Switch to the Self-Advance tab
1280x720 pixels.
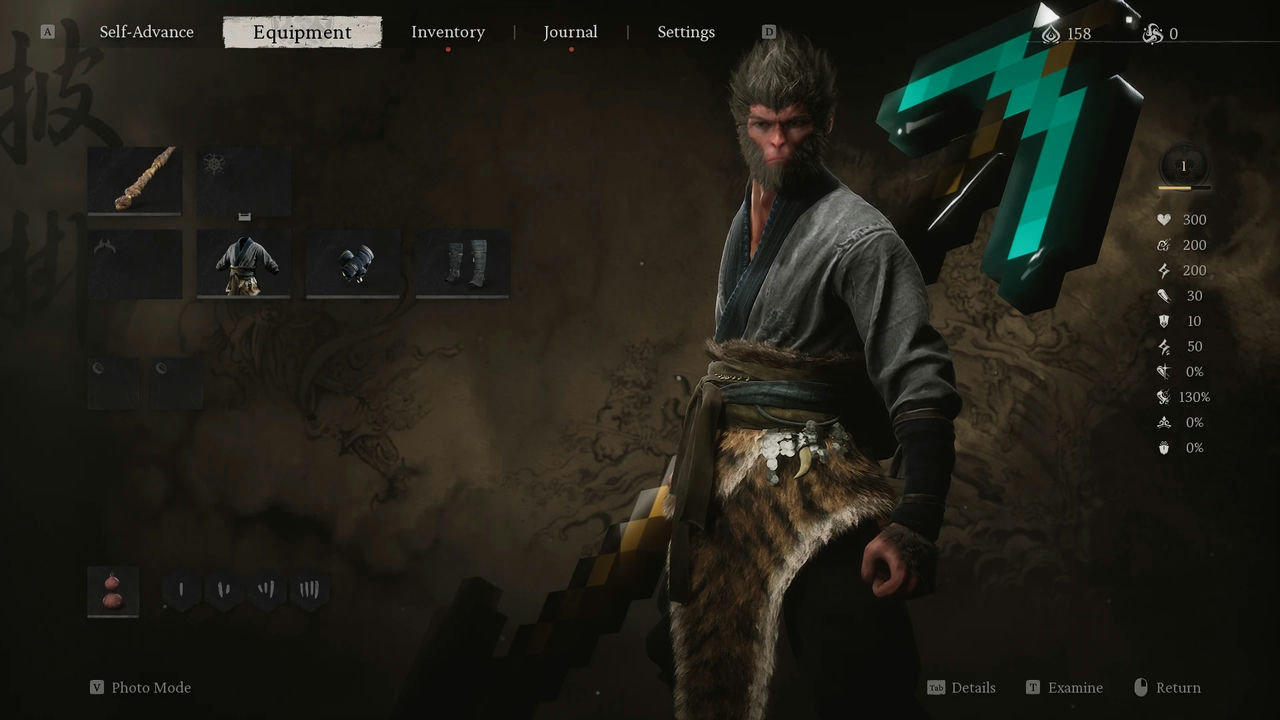click(x=146, y=32)
